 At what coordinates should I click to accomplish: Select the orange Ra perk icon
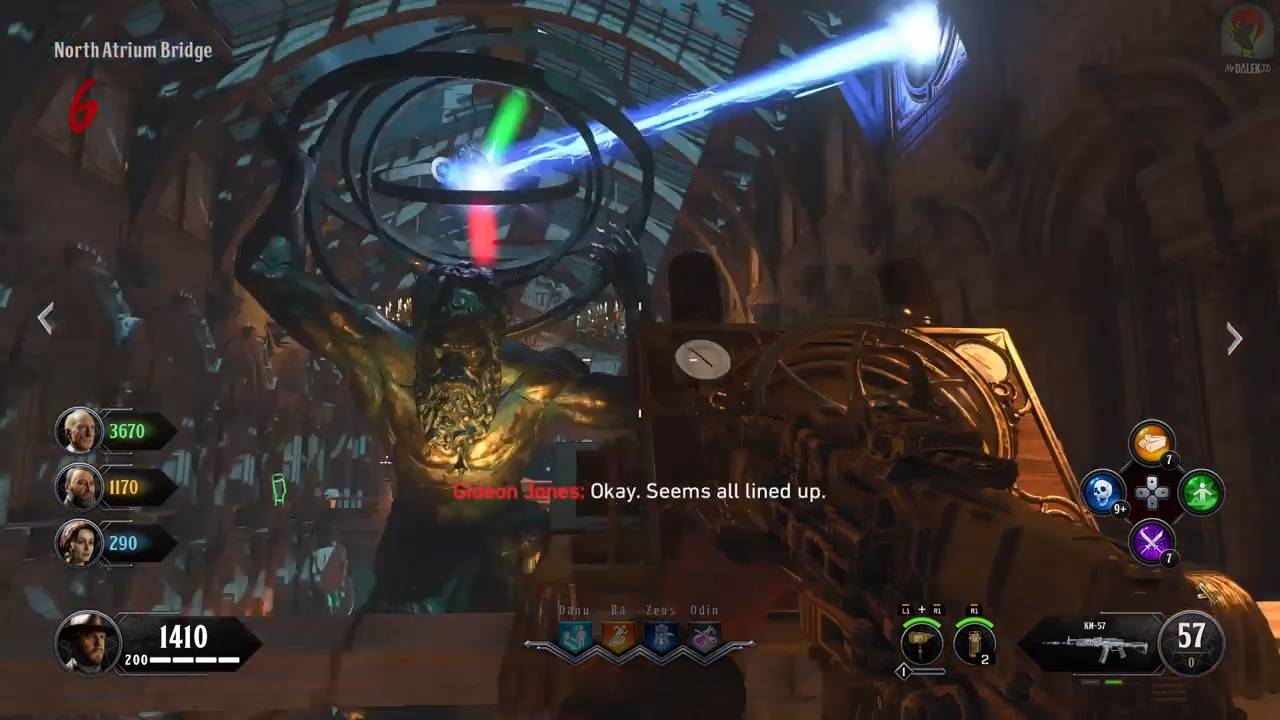click(x=618, y=637)
